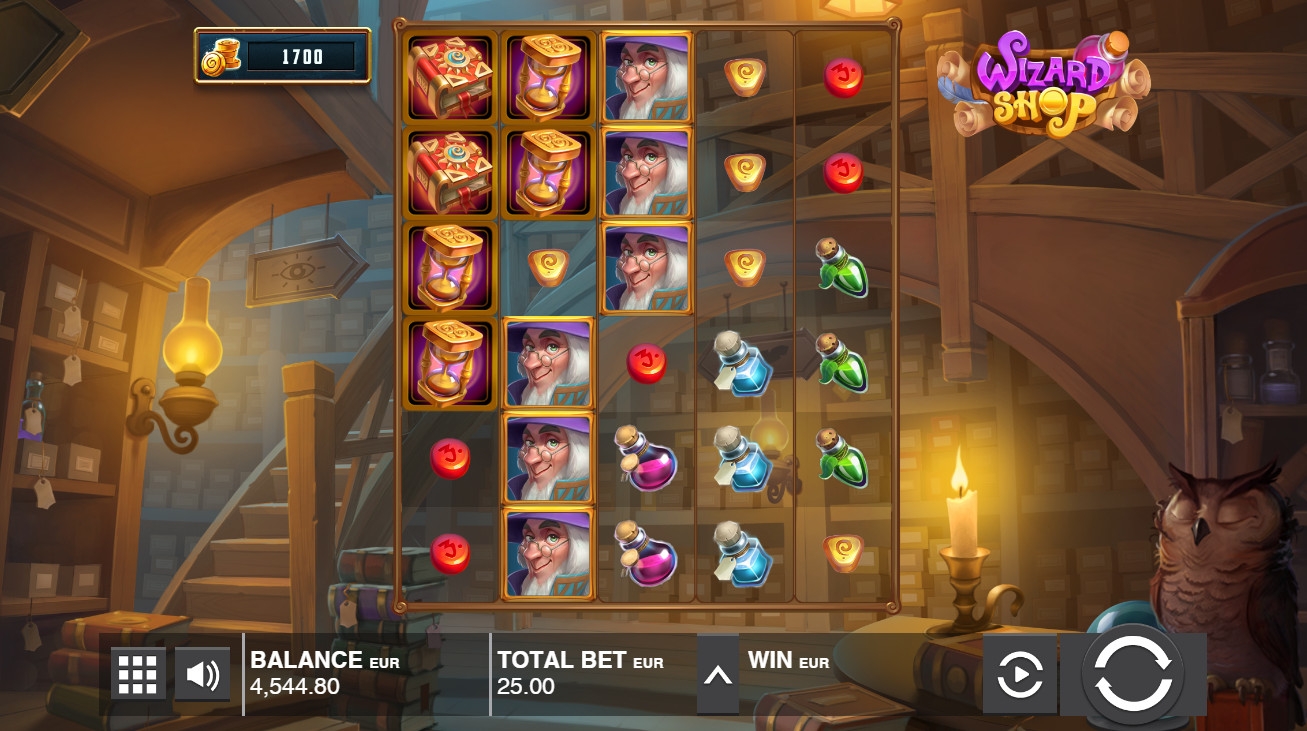Open the autoplay options
Viewport: 1307px width, 731px height.
pos(1019,675)
